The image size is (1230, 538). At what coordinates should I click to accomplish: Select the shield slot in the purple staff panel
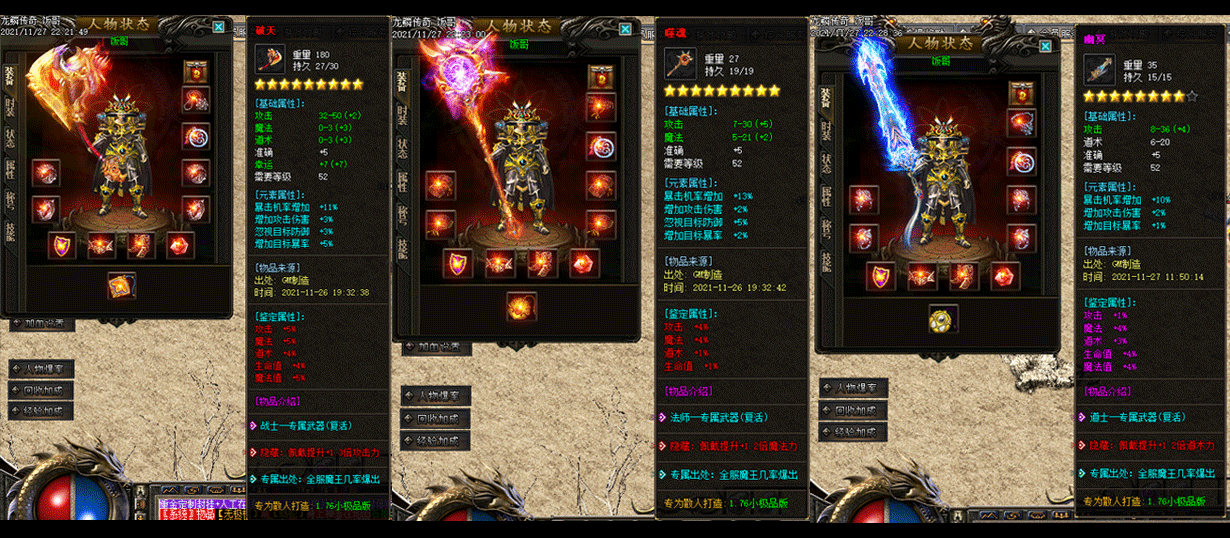459,263
